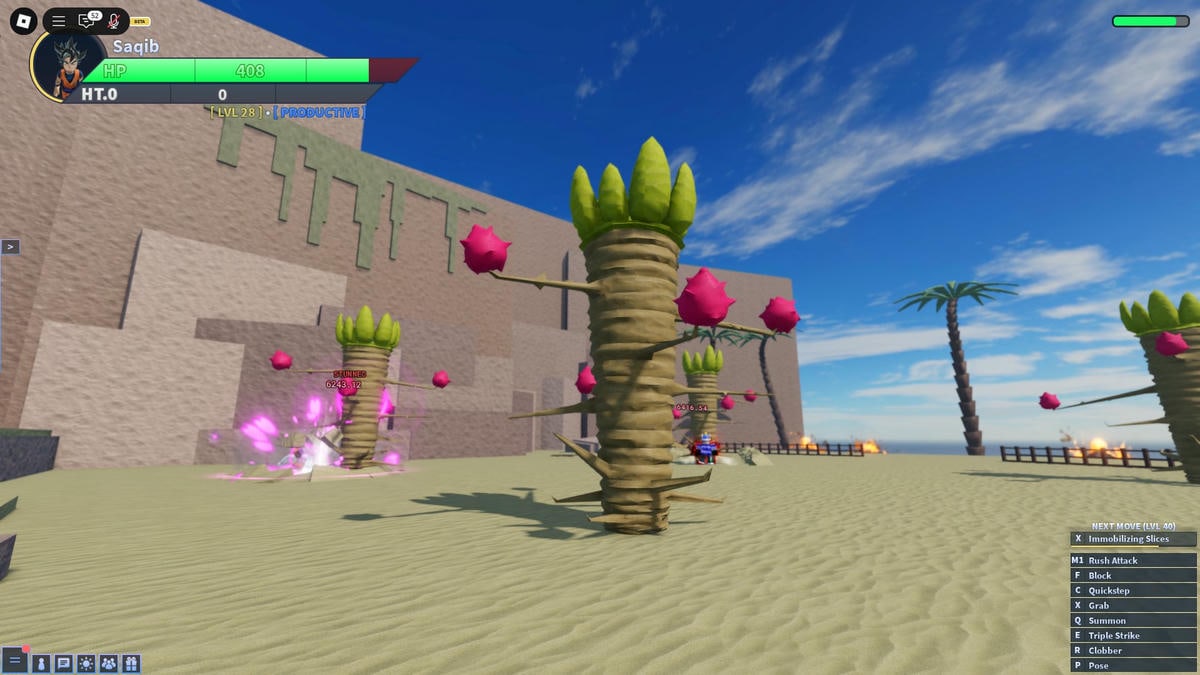
Task: Choose the Summon move
Action: [x=1133, y=621]
